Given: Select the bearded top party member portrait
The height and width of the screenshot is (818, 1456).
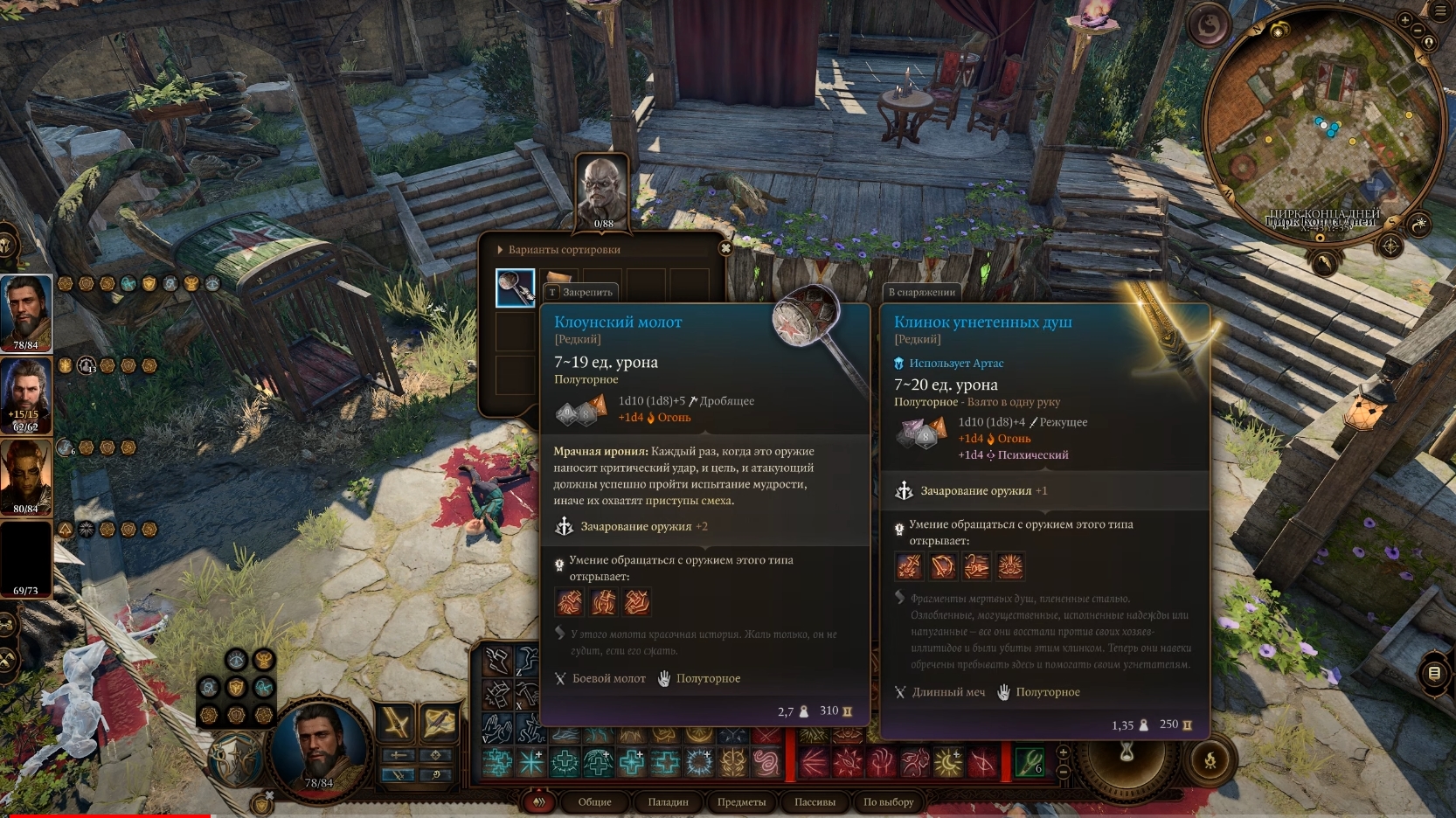Looking at the screenshot, I should pos(26,311).
